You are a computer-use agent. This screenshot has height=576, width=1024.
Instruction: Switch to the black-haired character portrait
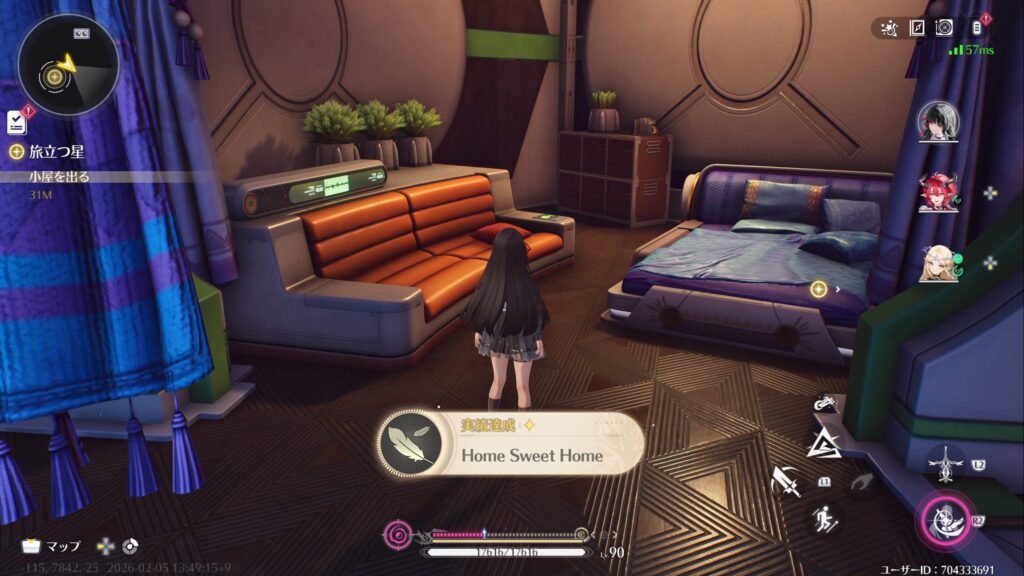coord(938,122)
